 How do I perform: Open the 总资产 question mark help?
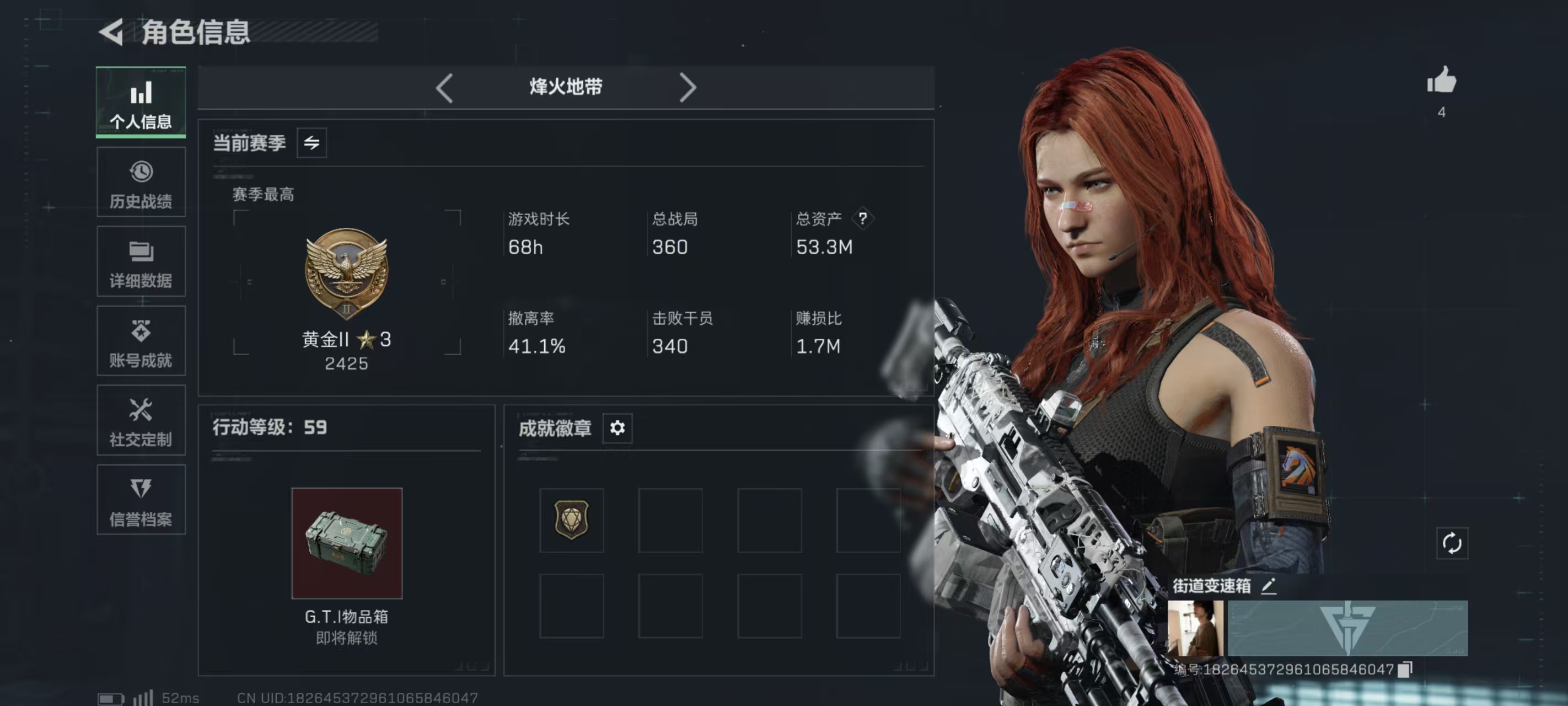[862, 218]
